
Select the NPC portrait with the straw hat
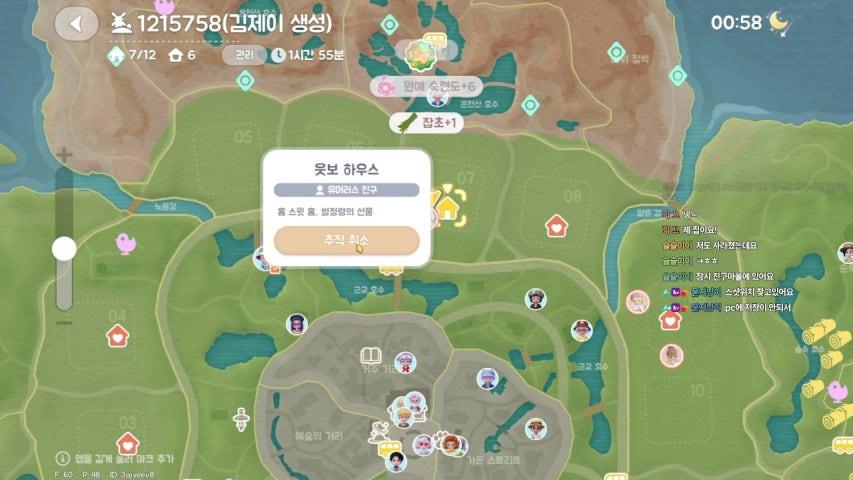[x=536, y=429]
